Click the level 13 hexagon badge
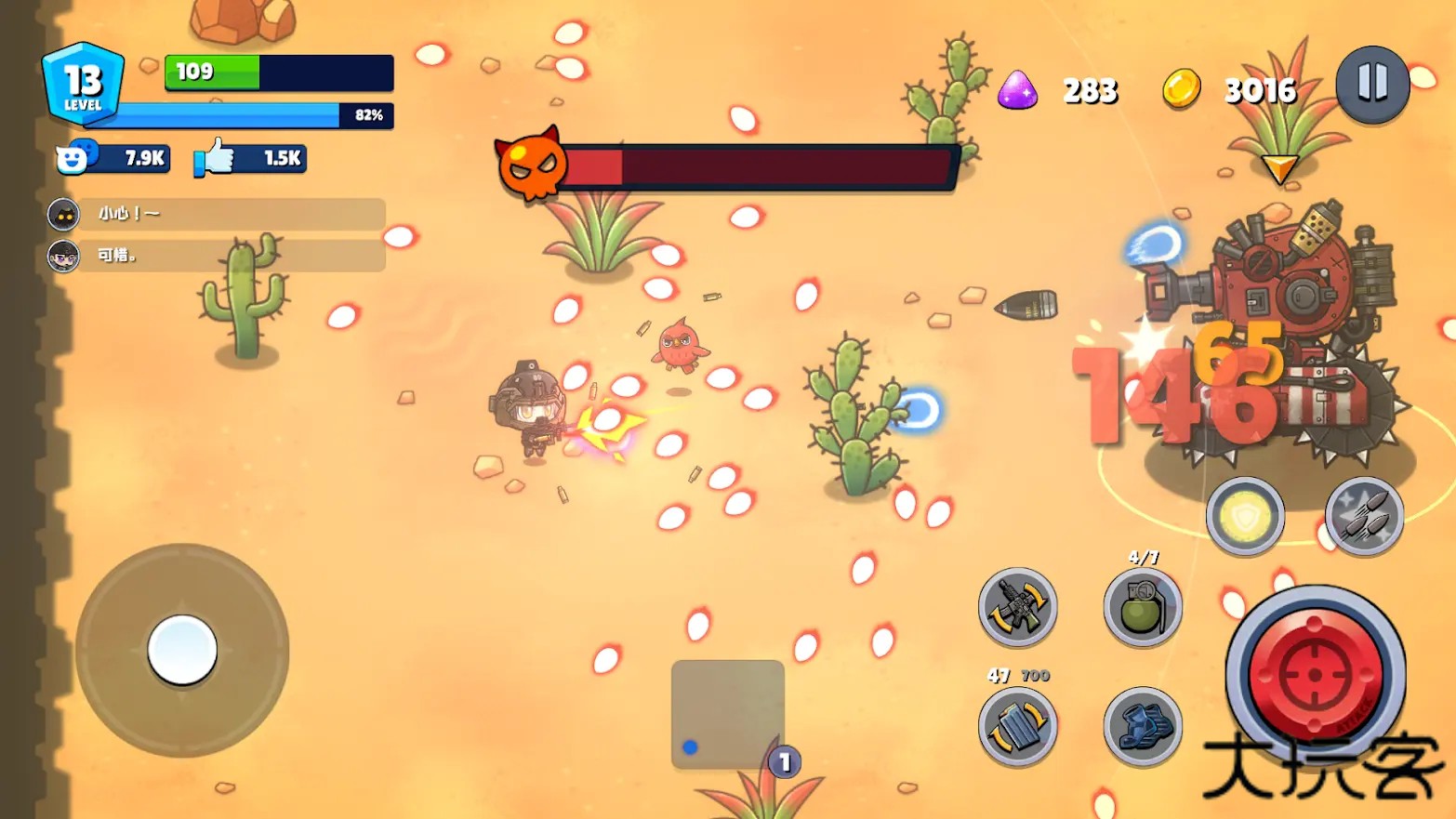This screenshot has height=819, width=1456. [83, 84]
